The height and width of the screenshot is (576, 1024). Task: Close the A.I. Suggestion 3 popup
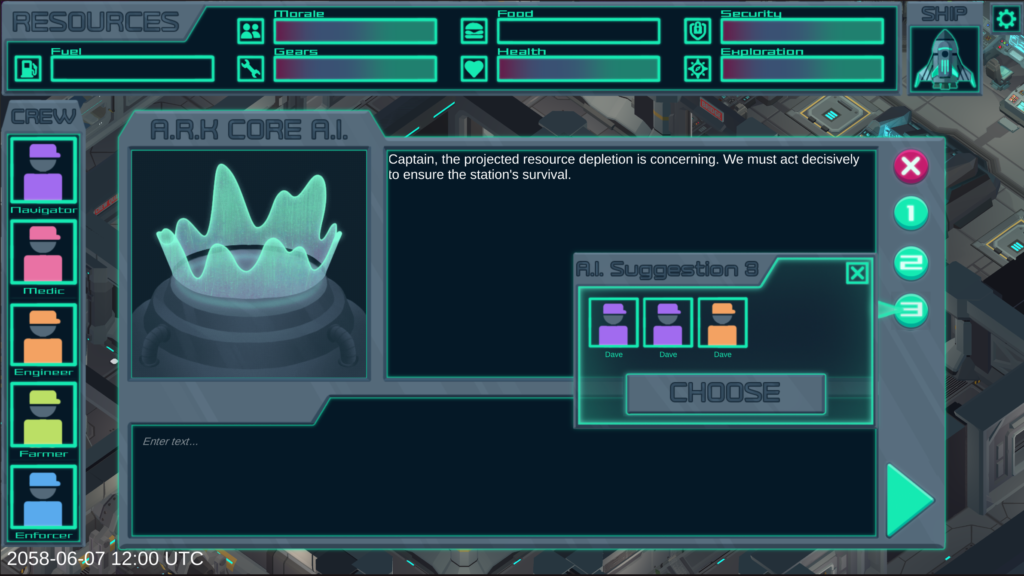point(857,273)
